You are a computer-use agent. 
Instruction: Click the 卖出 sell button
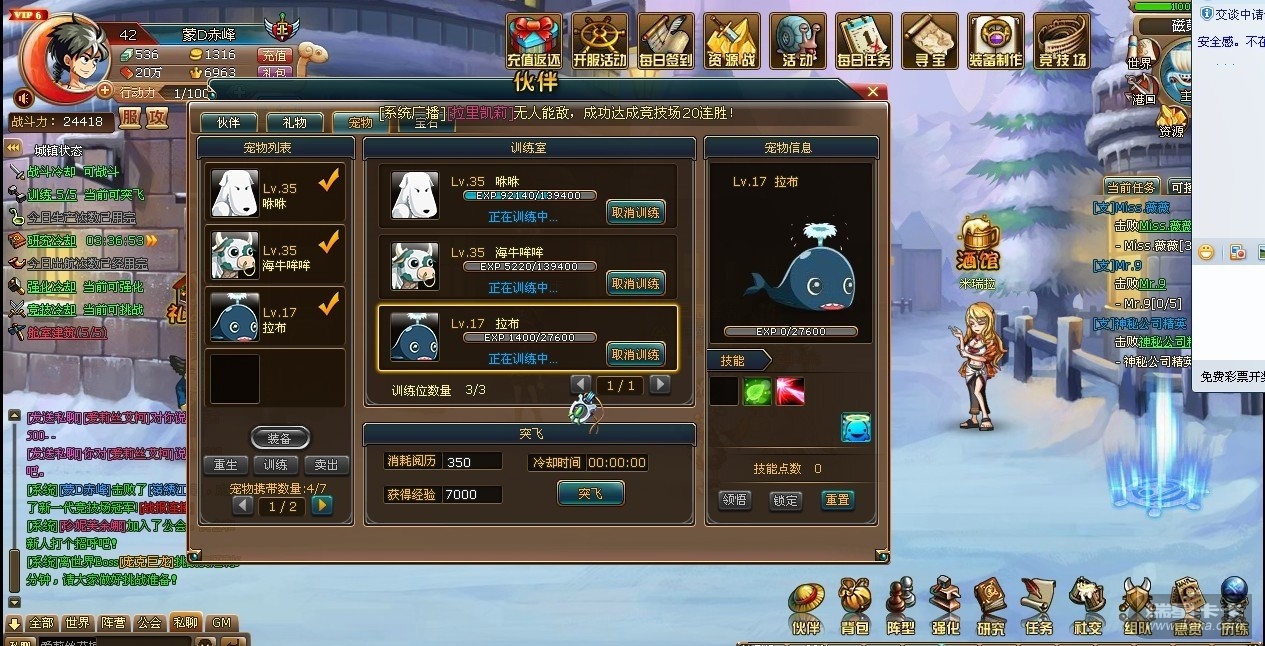coord(326,465)
